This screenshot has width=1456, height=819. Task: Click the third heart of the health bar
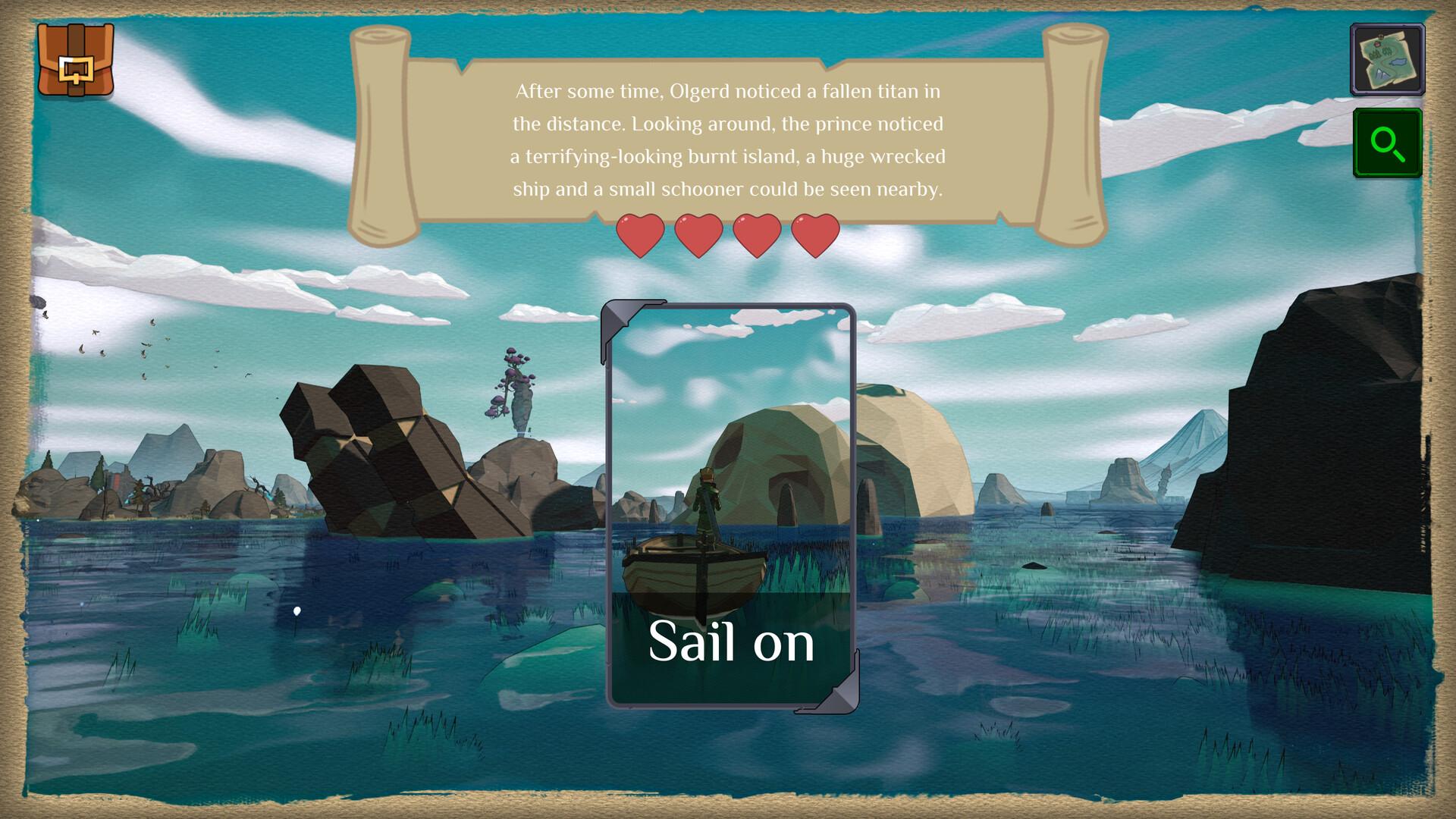pos(756,234)
